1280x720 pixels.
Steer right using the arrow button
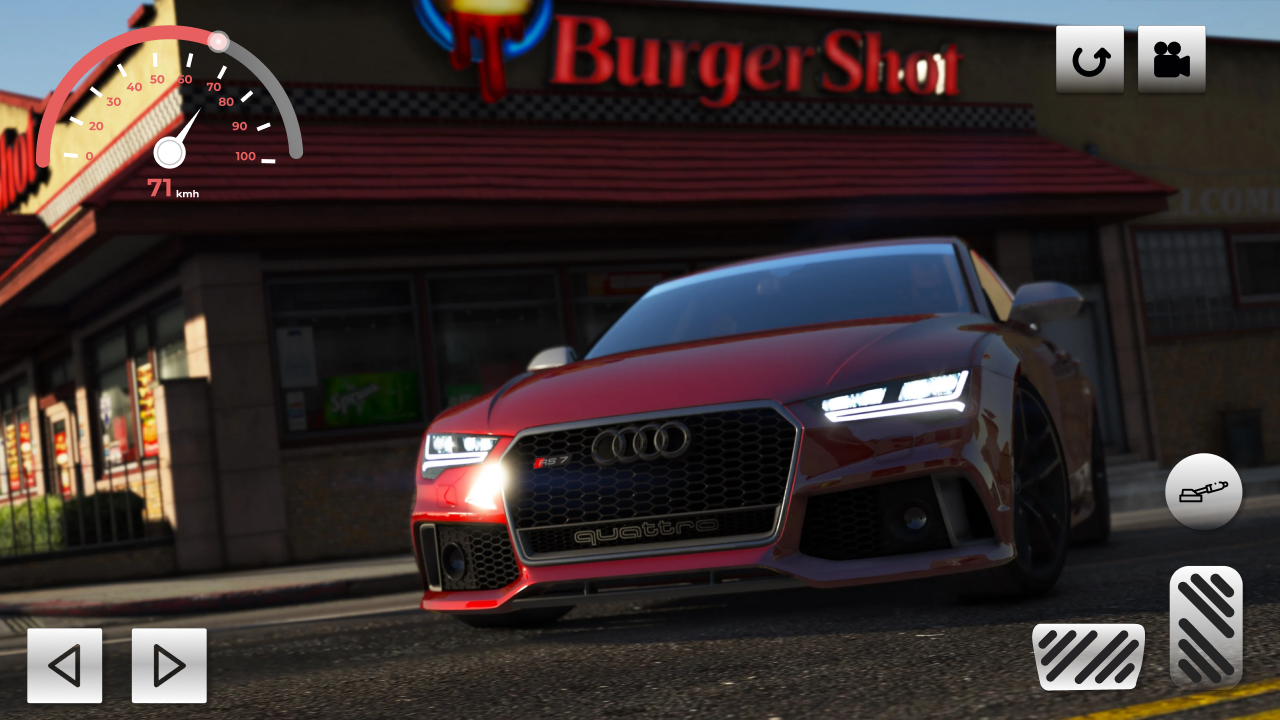168,665
